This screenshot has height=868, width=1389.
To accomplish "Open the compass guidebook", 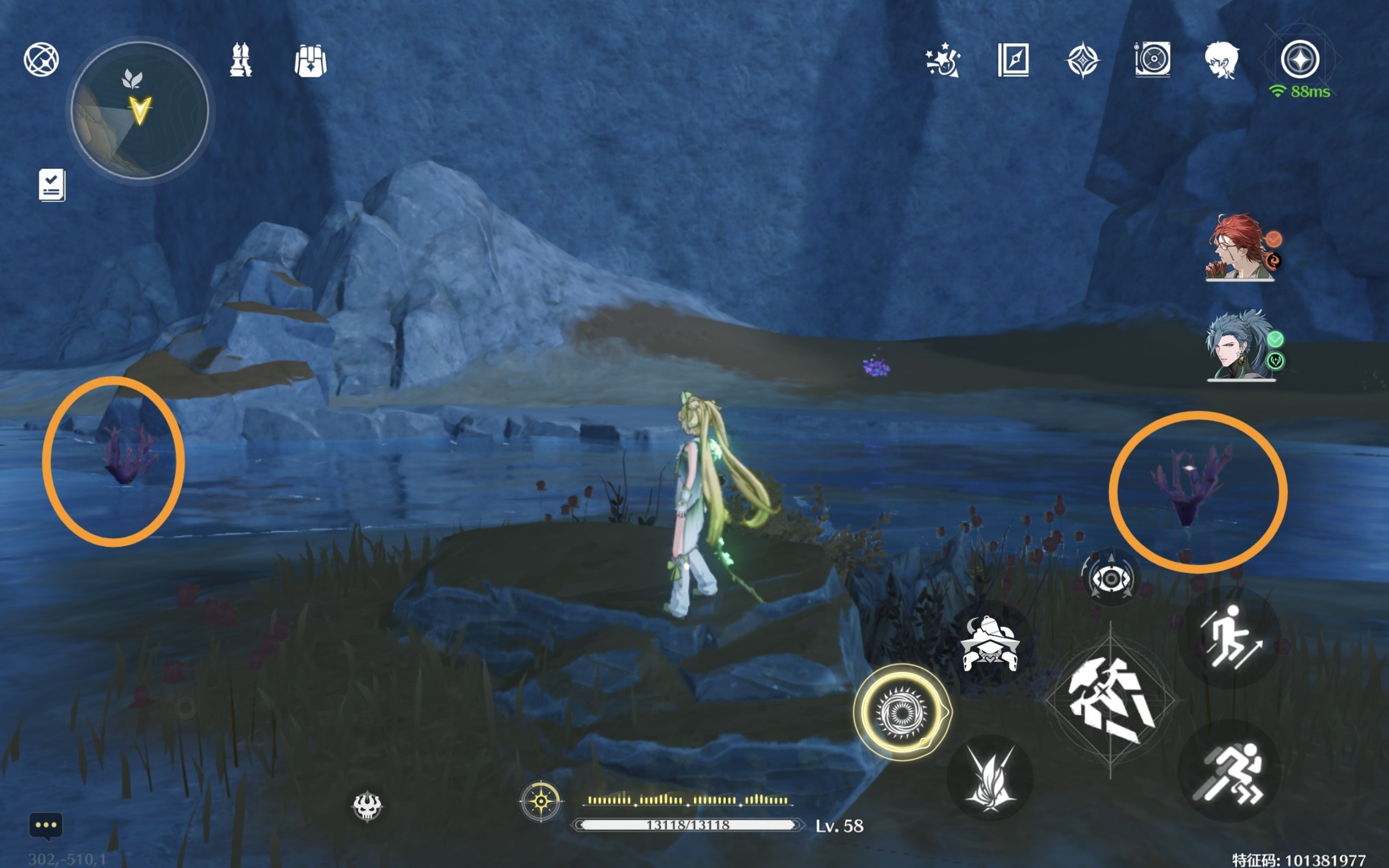I will (1013, 60).
